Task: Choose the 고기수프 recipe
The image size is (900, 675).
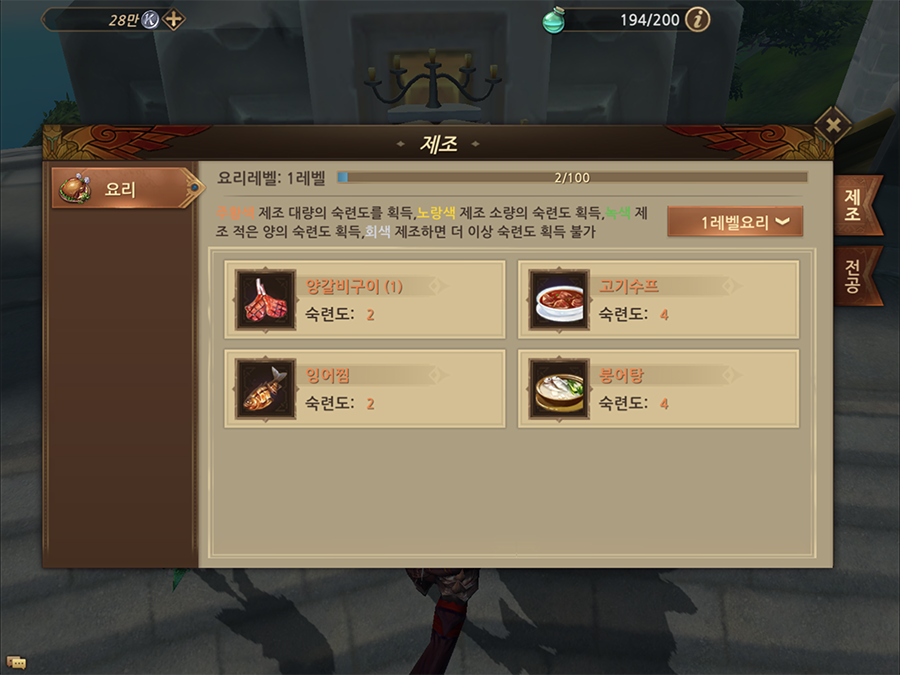Action: 658,300
